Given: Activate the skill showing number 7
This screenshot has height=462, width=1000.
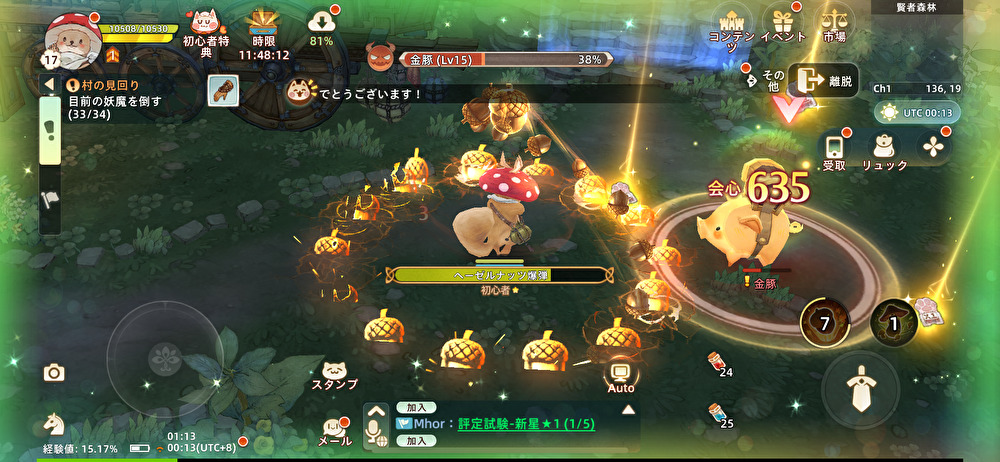Looking at the screenshot, I should click(x=824, y=322).
